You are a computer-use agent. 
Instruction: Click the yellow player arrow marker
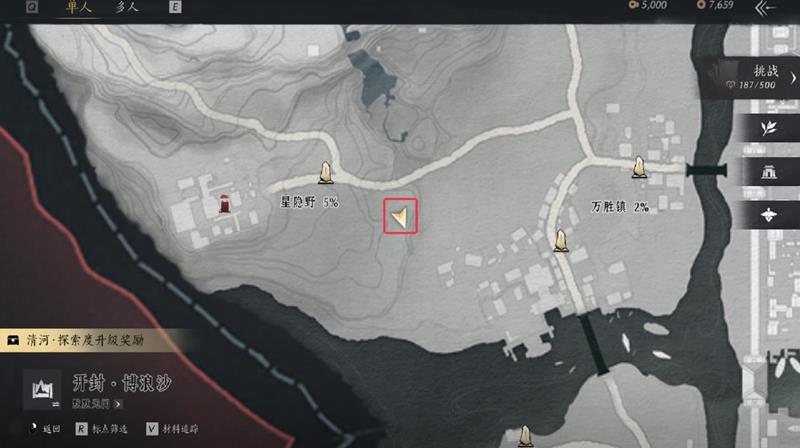400,216
